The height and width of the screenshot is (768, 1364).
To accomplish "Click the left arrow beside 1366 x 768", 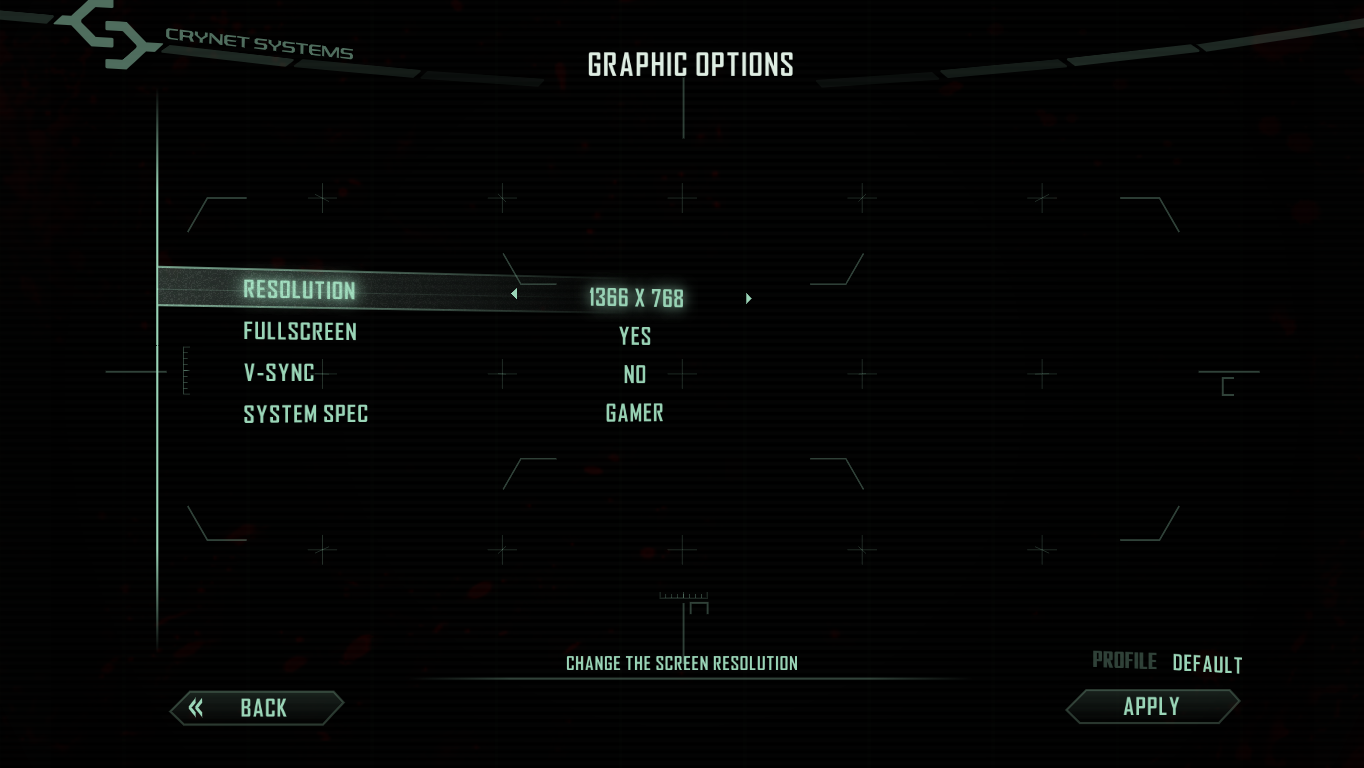I will (514, 294).
